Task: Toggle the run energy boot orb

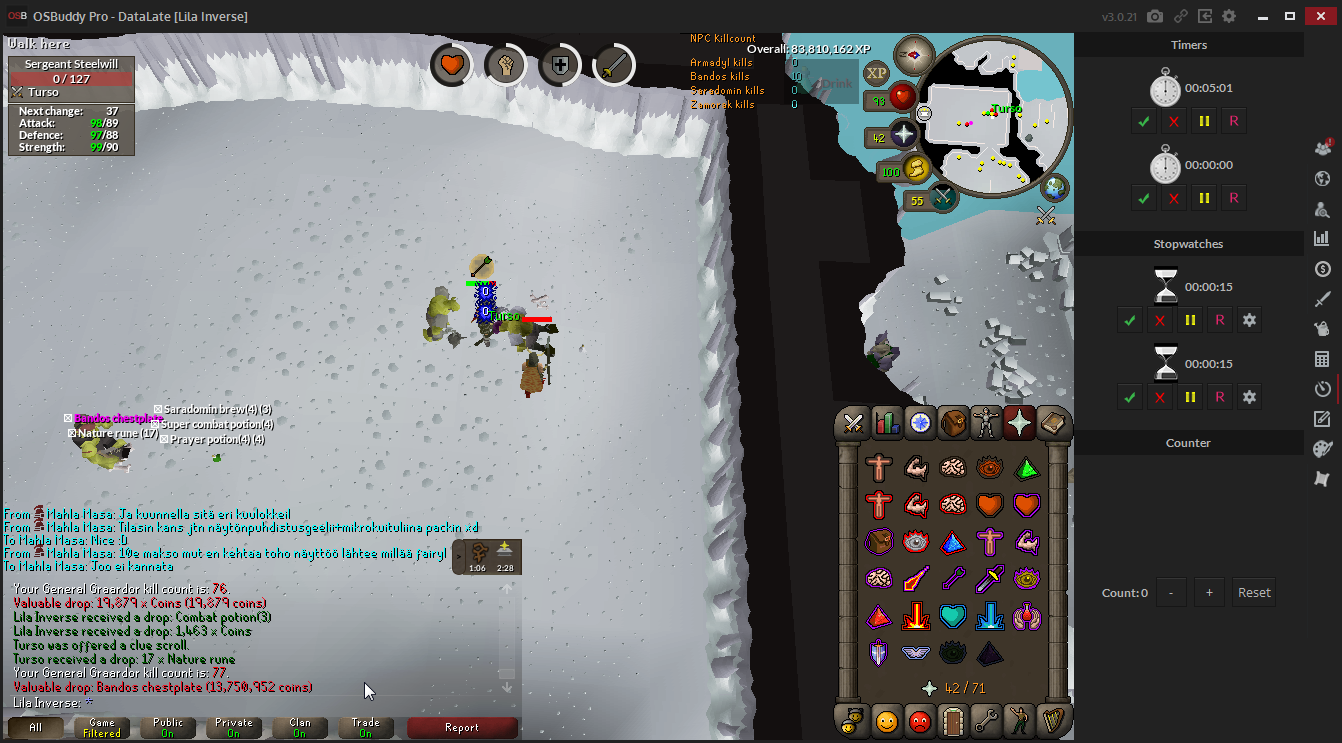Action: pyautogui.click(x=916, y=171)
